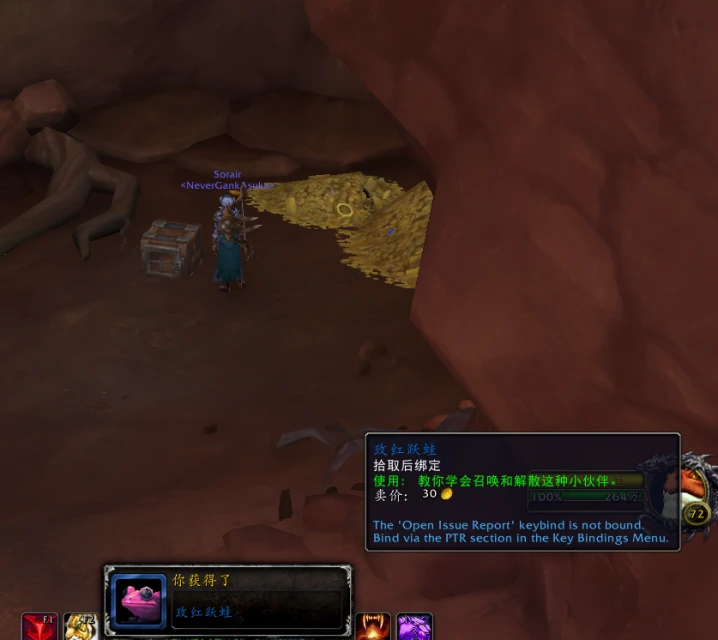Click the pink frog loot toast icon
The height and width of the screenshot is (640, 718).
[x=138, y=600]
